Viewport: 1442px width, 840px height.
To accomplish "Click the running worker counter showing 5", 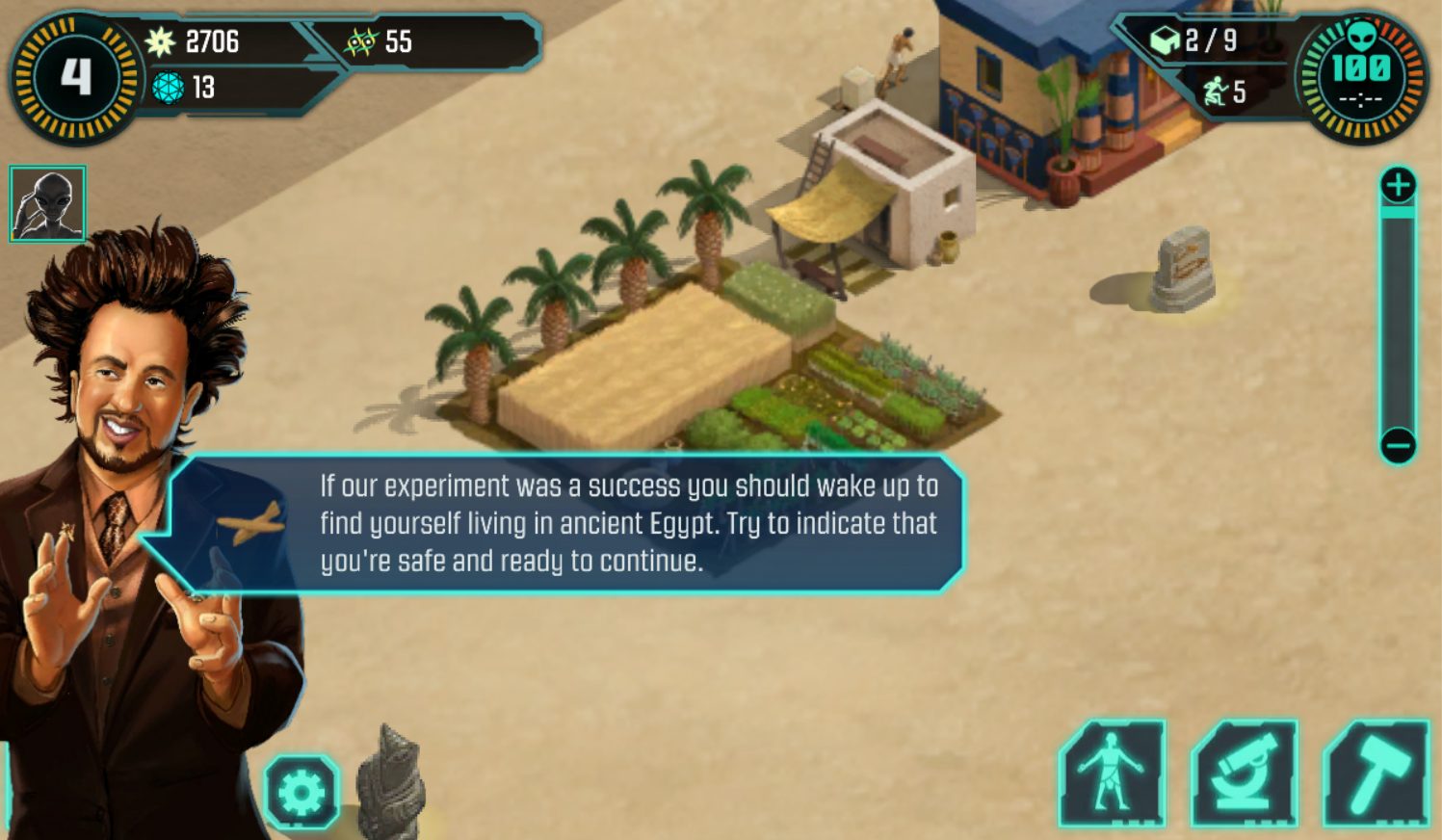I will pos(1231,93).
